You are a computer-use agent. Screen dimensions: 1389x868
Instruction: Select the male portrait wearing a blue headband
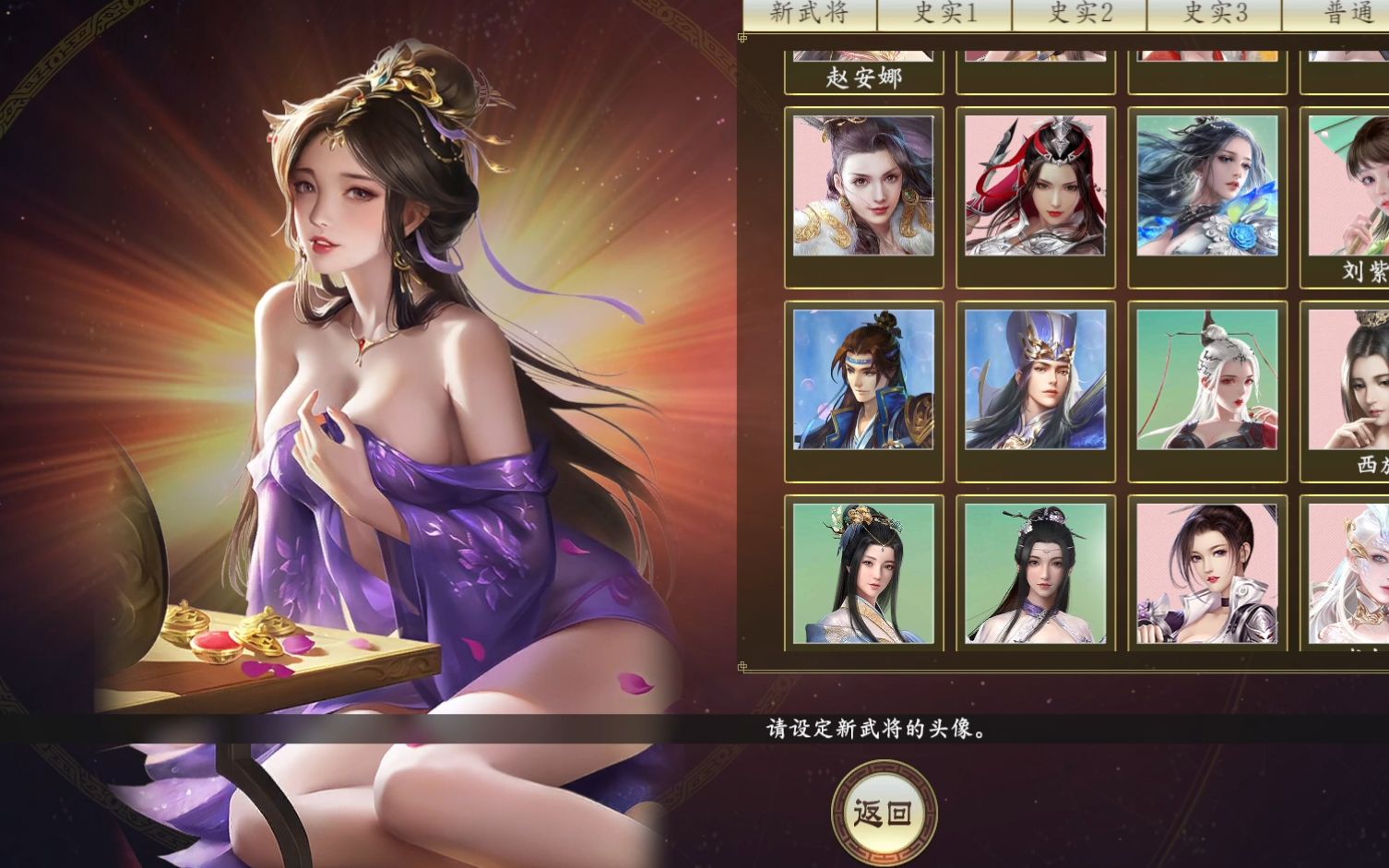click(x=863, y=387)
